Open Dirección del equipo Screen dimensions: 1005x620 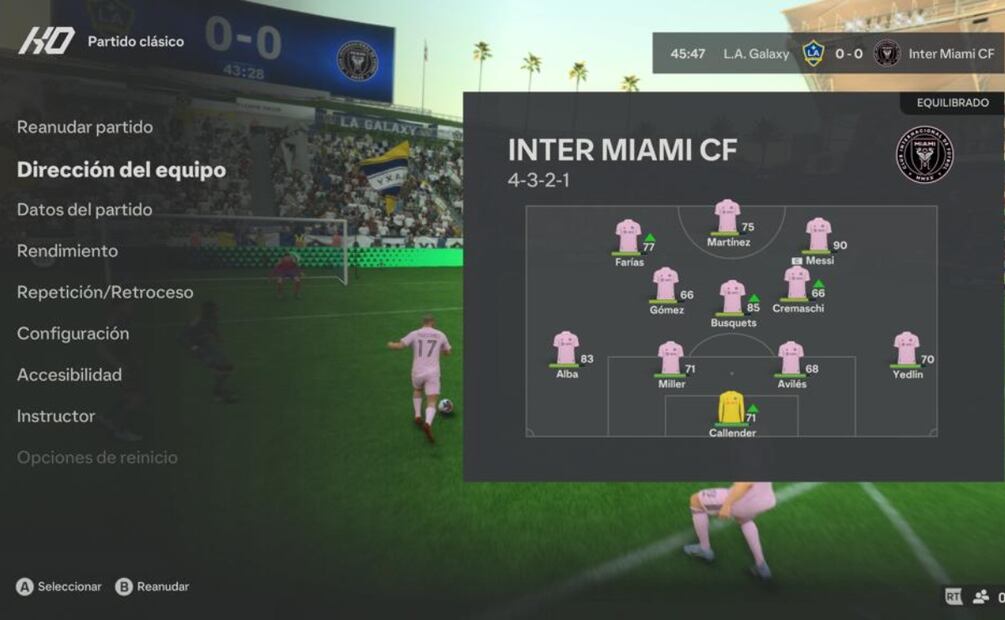click(x=121, y=169)
